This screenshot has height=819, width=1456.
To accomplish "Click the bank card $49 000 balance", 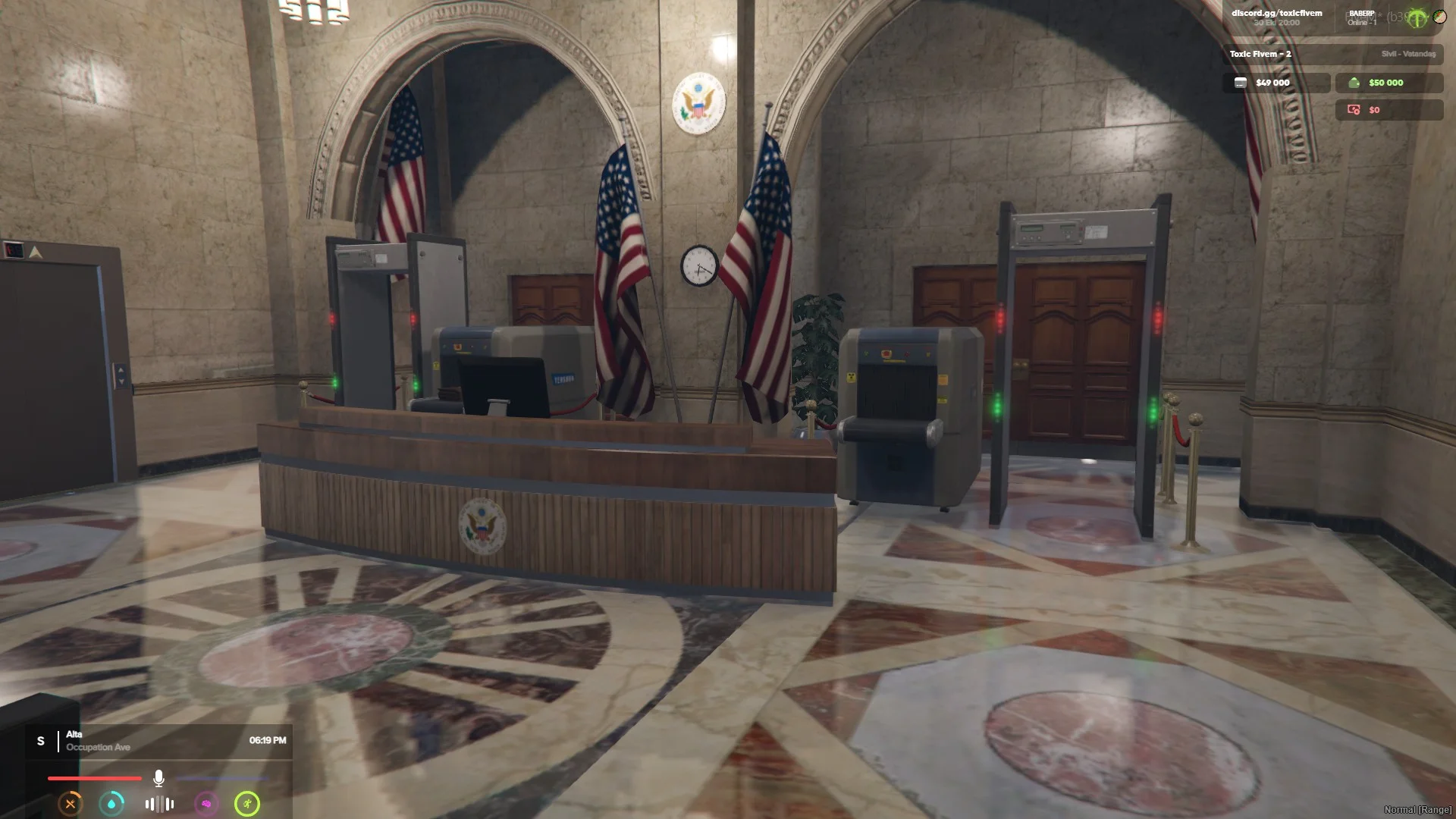I will tap(1276, 83).
